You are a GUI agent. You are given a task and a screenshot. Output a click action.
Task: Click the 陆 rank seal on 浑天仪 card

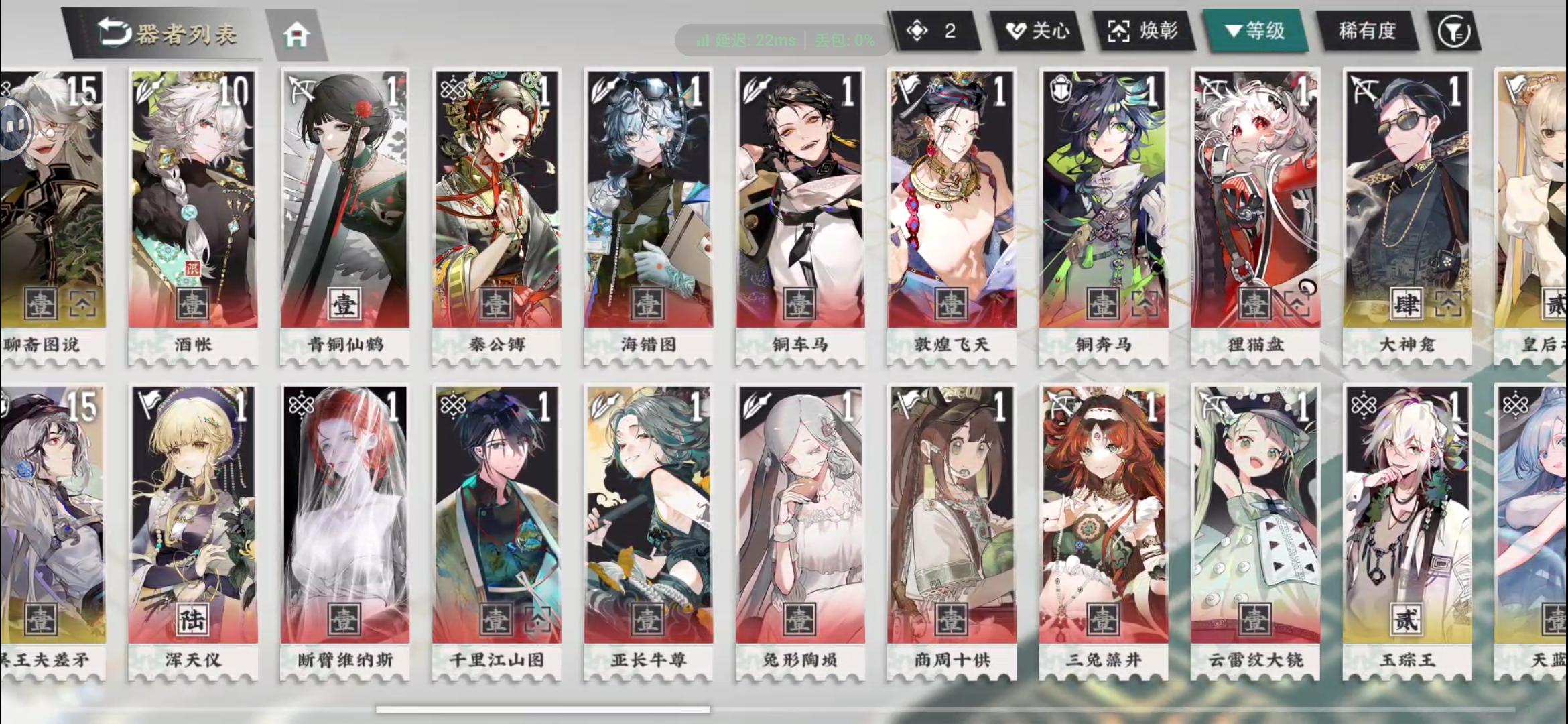click(x=192, y=620)
